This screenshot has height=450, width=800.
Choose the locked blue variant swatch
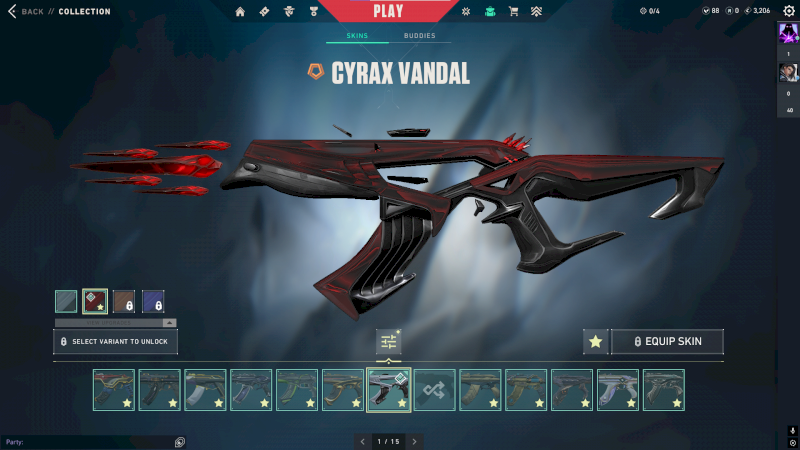coord(153,301)
